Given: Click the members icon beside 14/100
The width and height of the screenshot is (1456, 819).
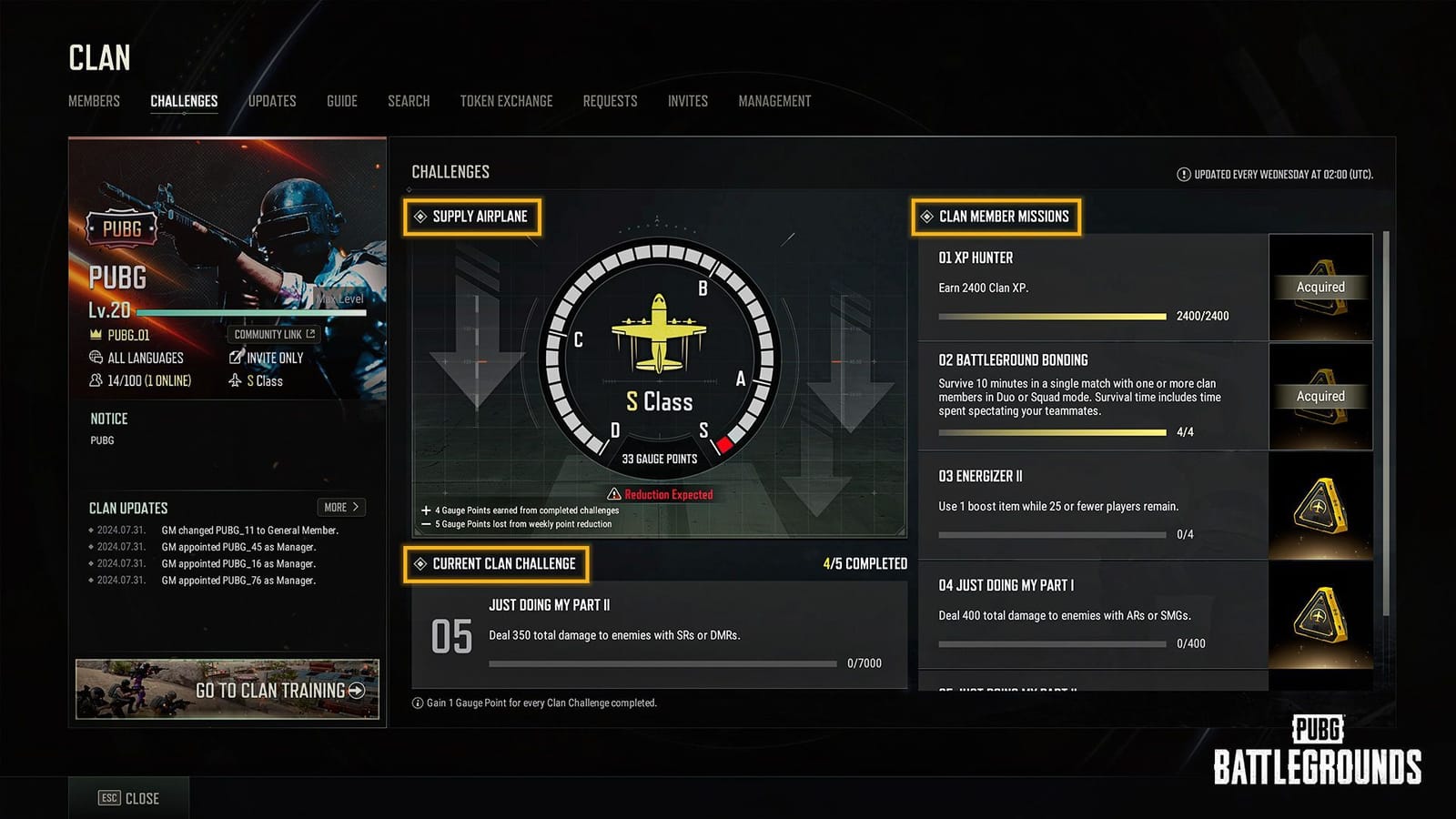Looking at the screenshot, I should coord(95,381).
